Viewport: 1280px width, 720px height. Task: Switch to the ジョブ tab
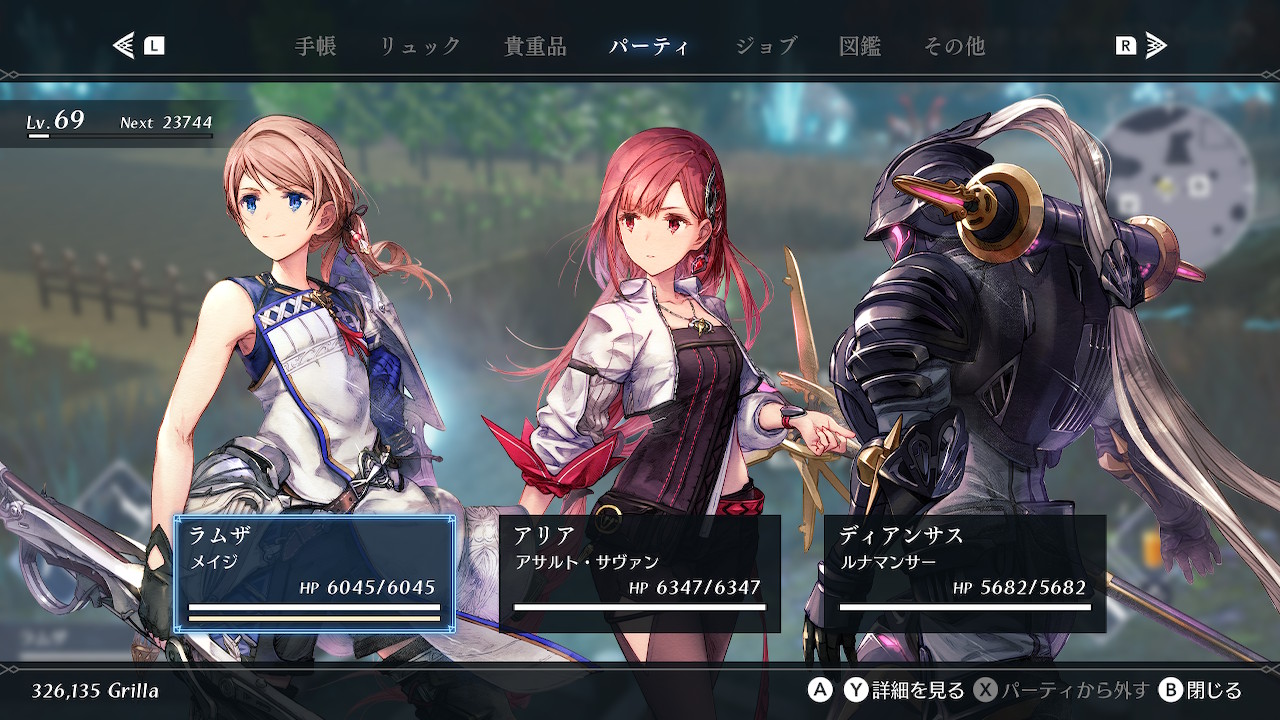[766, 46]
